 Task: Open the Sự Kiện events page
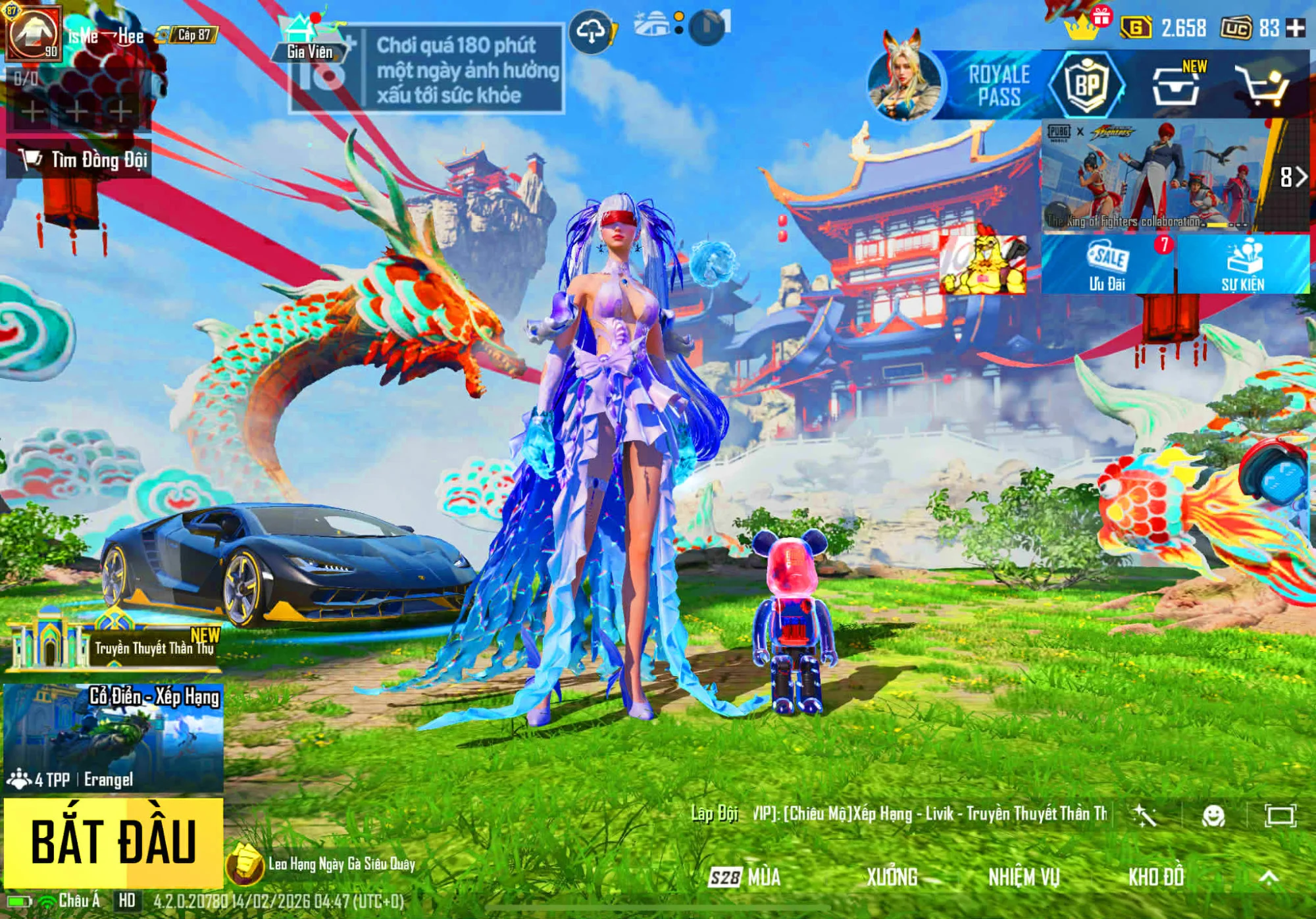point(1243,265)
